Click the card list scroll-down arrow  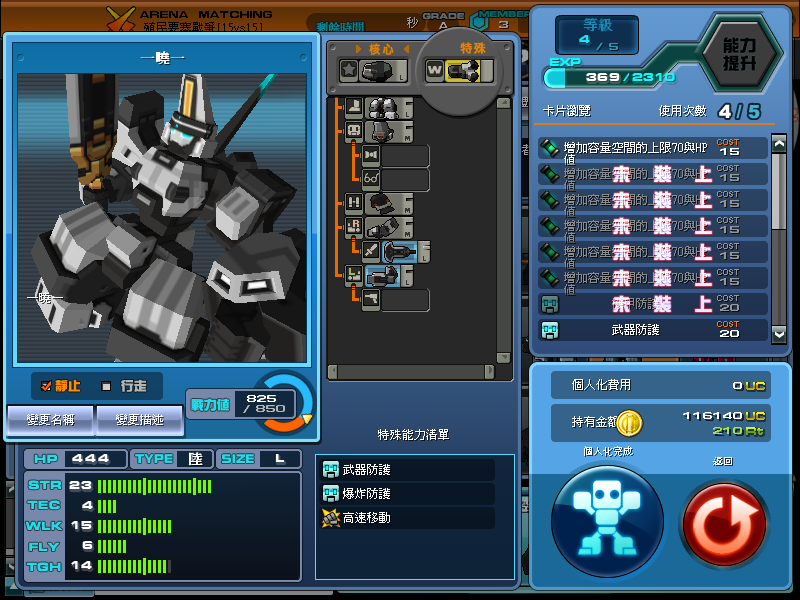(779, 332)
